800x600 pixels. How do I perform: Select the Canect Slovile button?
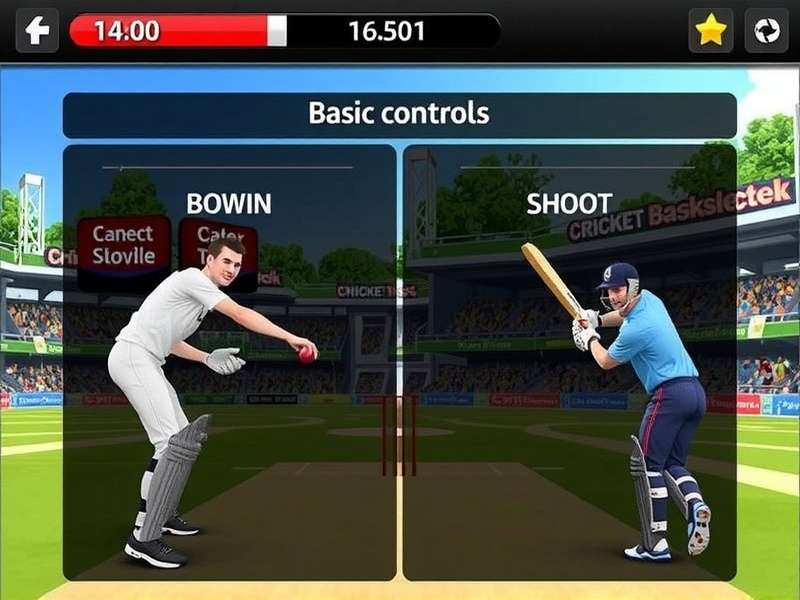click(123, 246)
